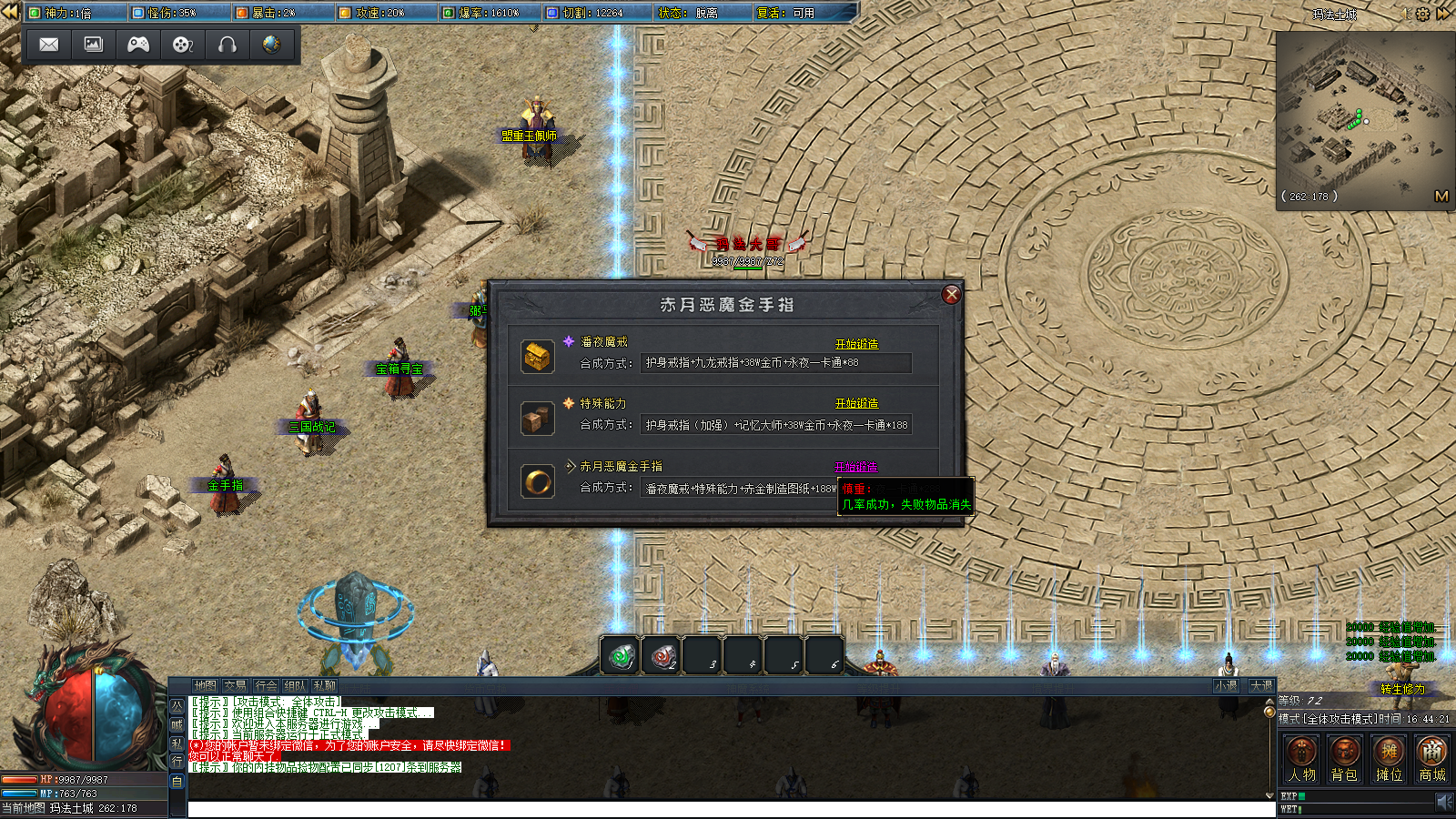Click the minimap's M map button

point(1441,196)
